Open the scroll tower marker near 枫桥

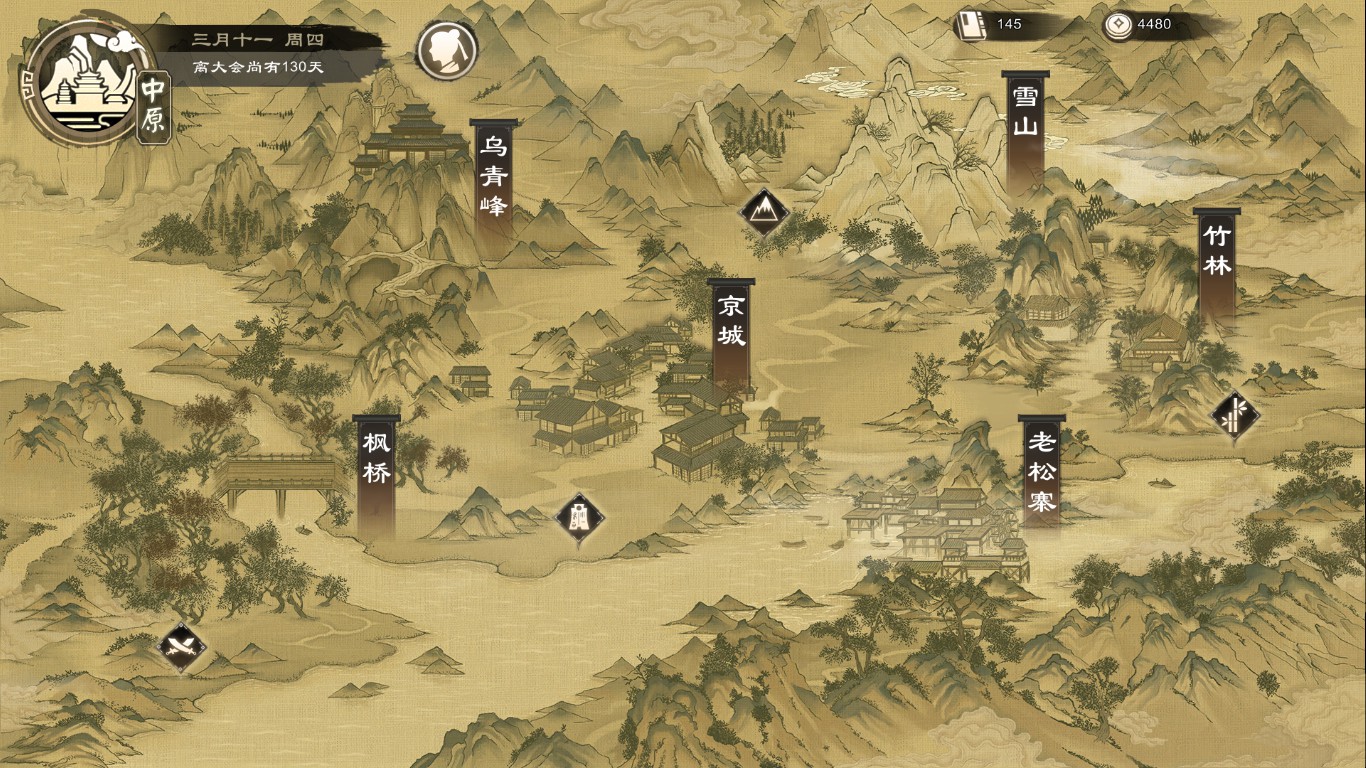click(x=578, y=518)
